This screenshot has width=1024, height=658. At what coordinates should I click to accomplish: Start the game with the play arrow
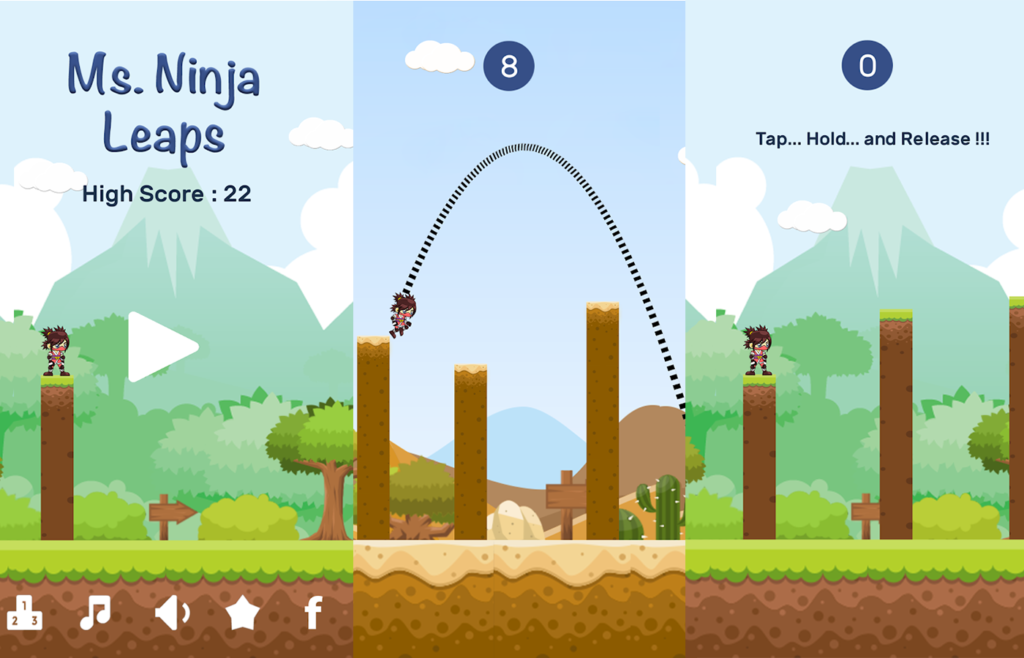[159, 347]
